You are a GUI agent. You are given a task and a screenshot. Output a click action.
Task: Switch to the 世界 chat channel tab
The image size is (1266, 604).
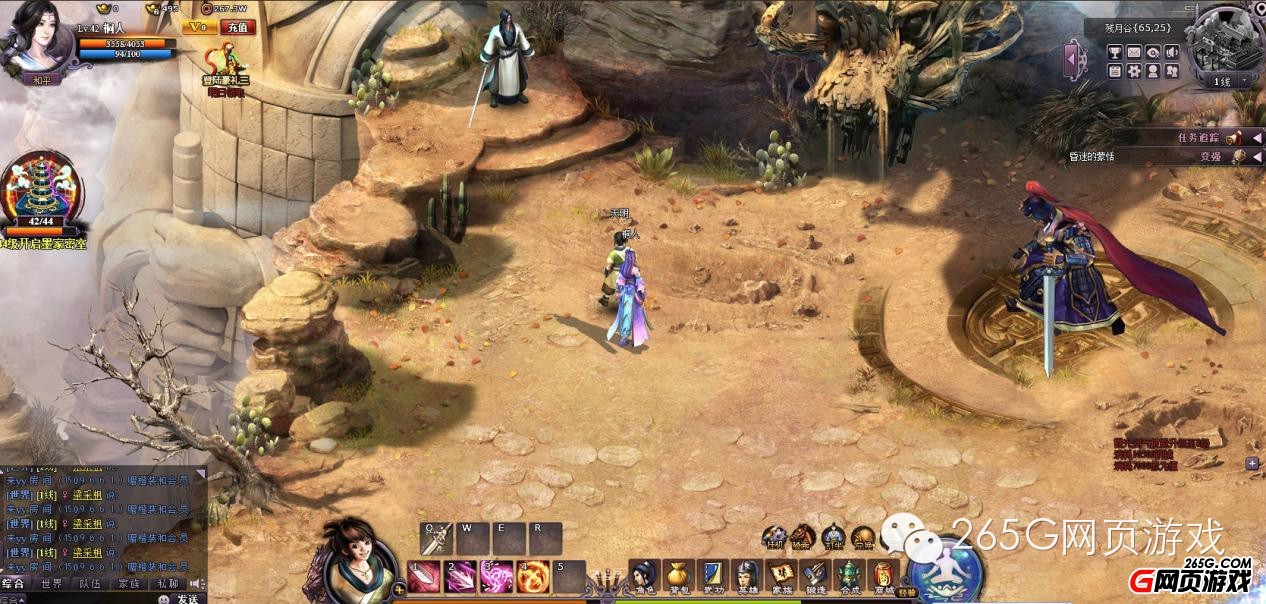pyautogui.click(x=51, y=583)
